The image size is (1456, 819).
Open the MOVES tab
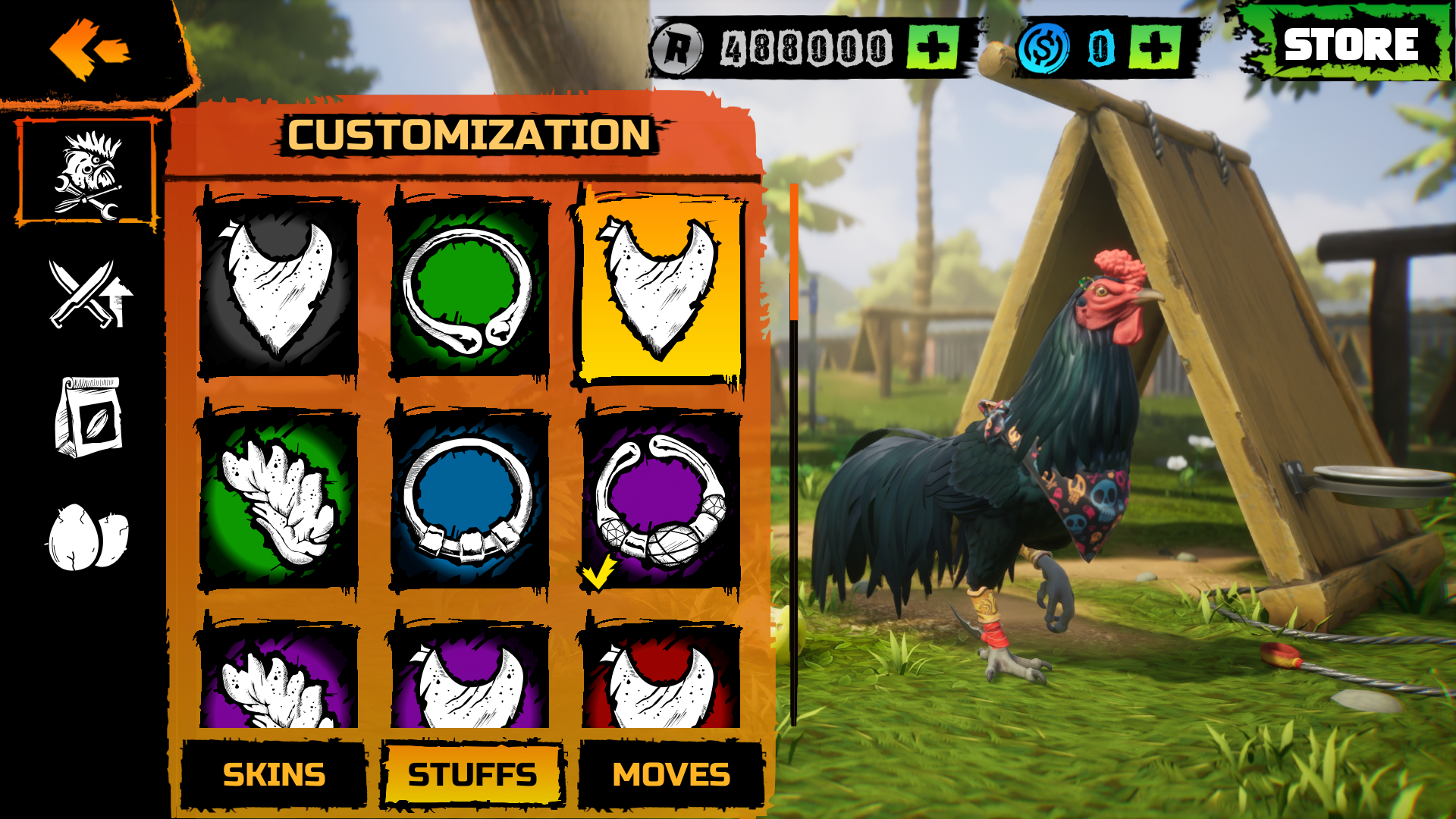tap(671, 775)
